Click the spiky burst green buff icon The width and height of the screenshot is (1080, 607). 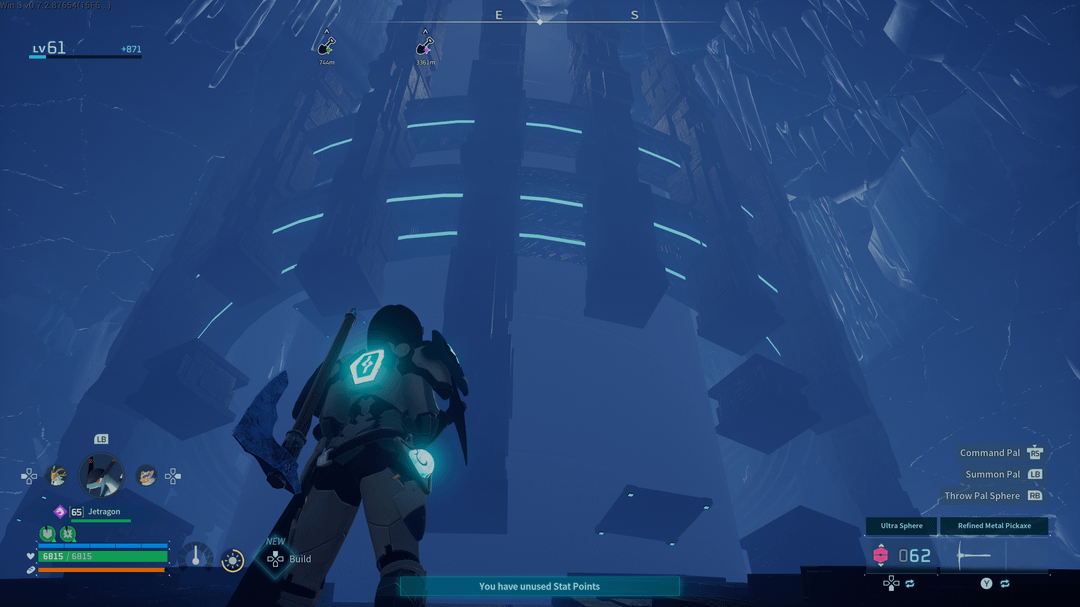coord(67,534)
